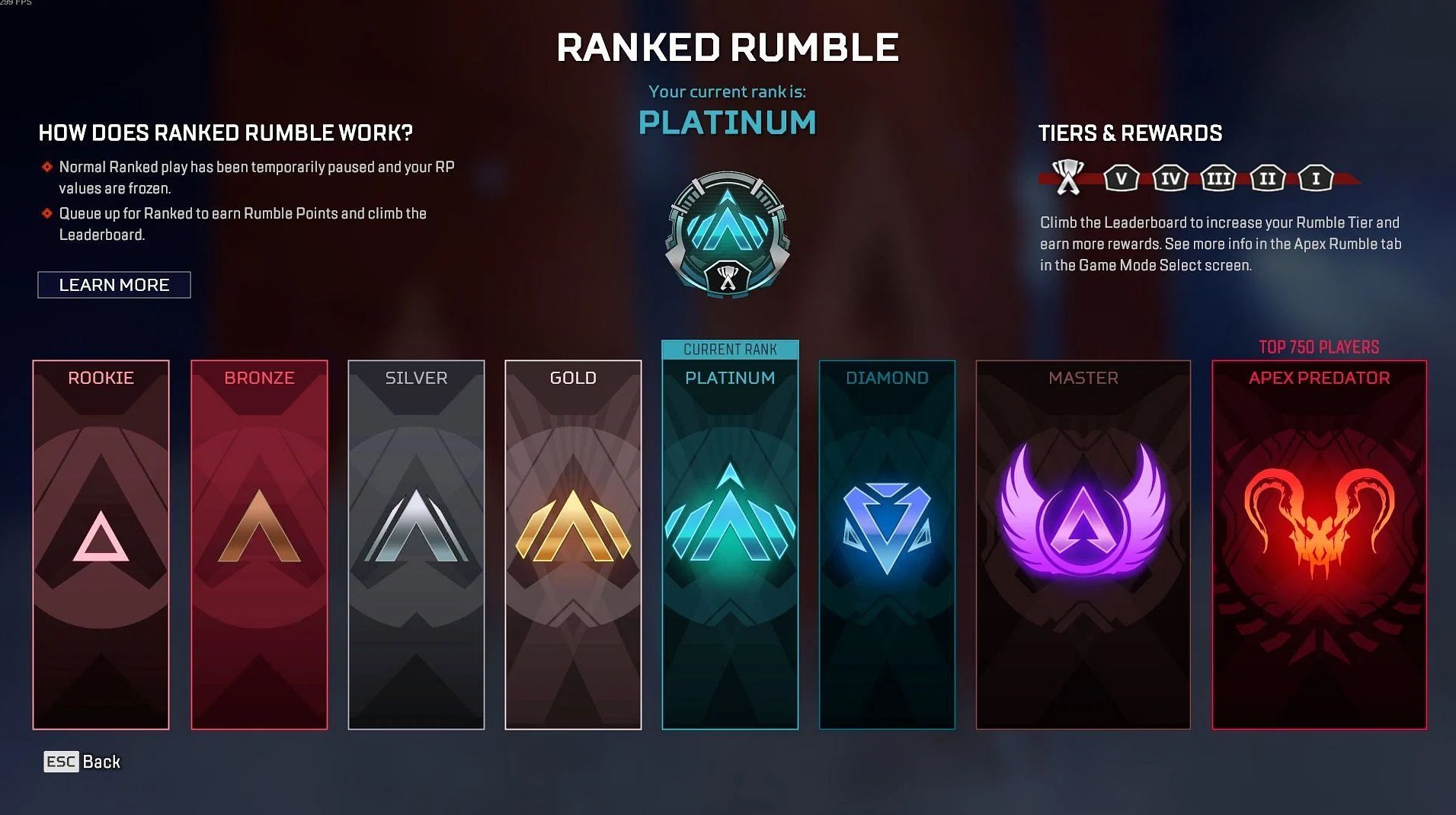Select the Rookie rank card

pyautogui.click(x=101, y=544)
